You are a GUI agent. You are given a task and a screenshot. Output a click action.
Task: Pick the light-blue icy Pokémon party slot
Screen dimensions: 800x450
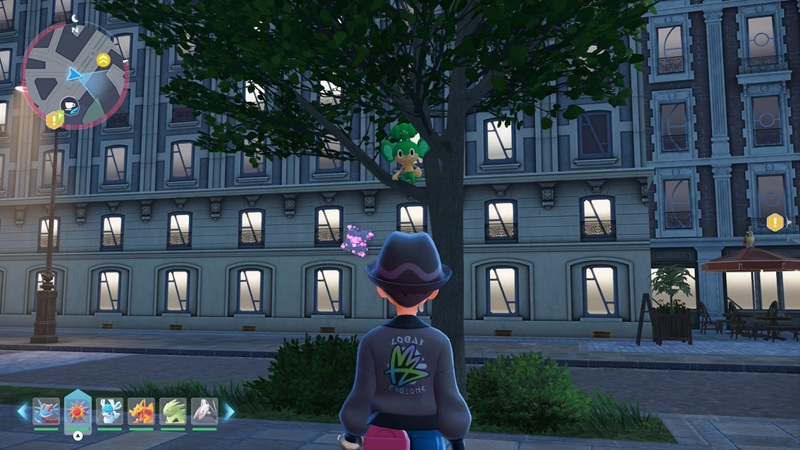tap(110, 410)
